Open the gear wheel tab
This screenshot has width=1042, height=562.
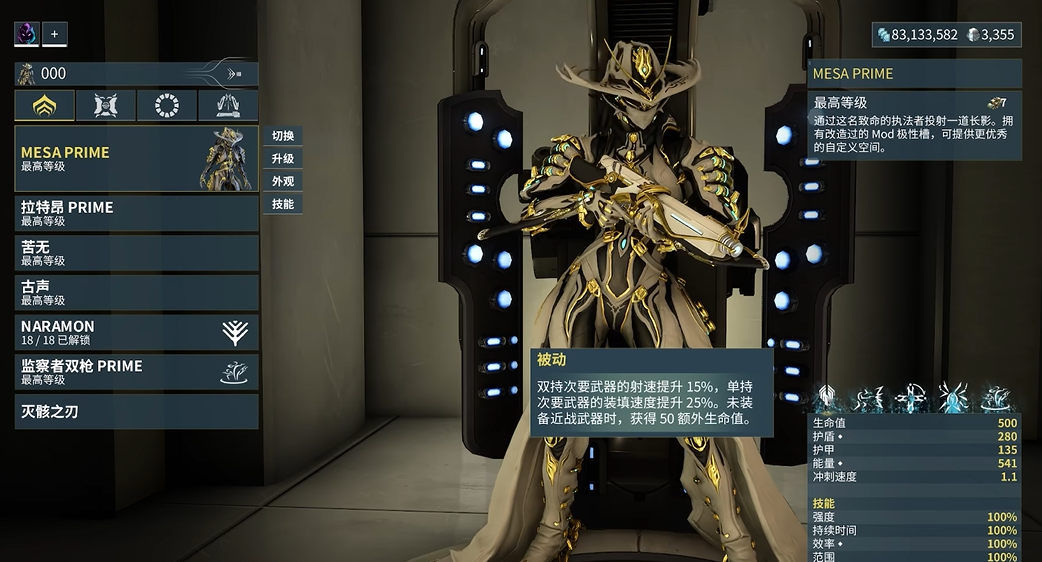pyautogui.click(x=167, y=105)
